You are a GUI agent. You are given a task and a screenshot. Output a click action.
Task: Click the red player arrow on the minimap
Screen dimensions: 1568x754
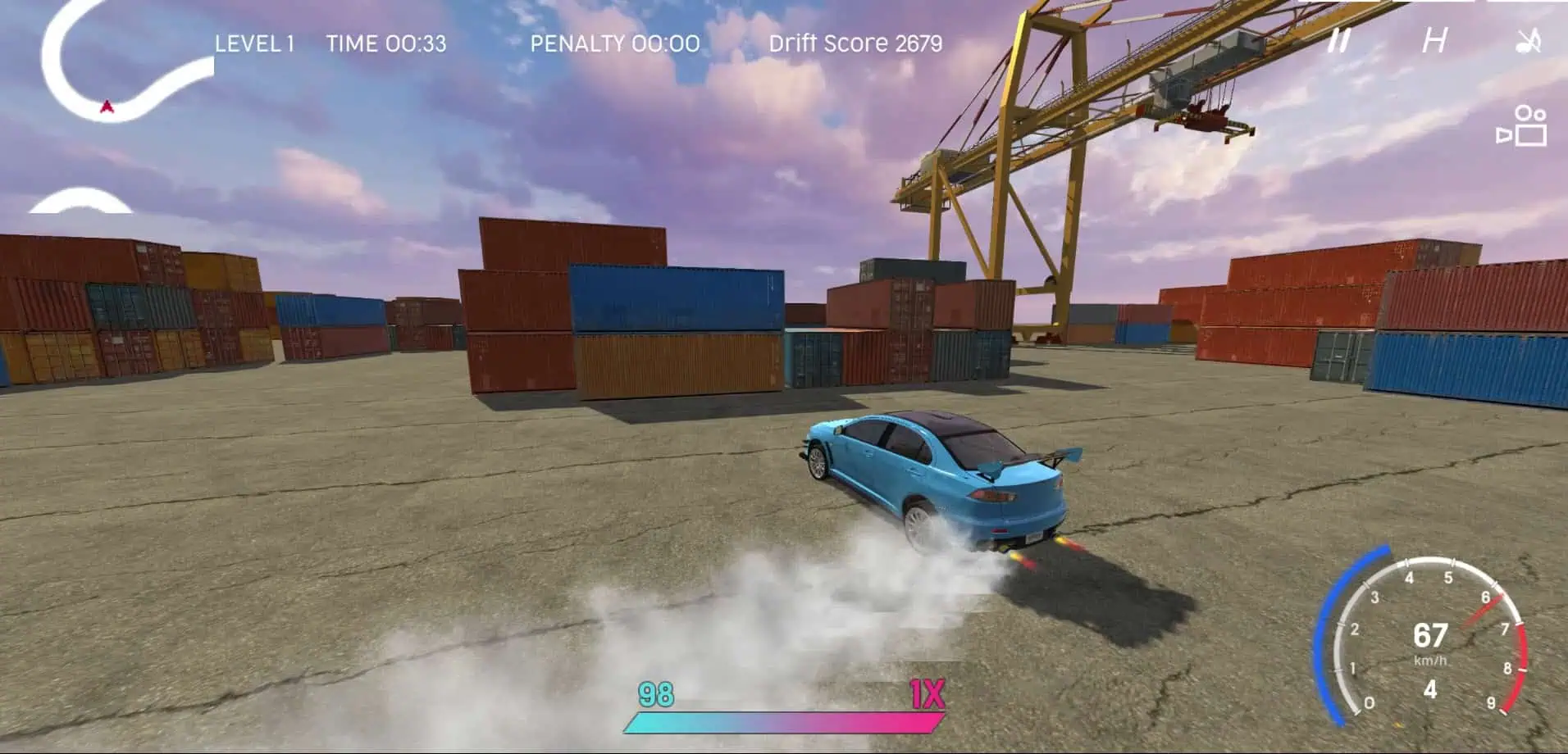[x=105, y=105]
